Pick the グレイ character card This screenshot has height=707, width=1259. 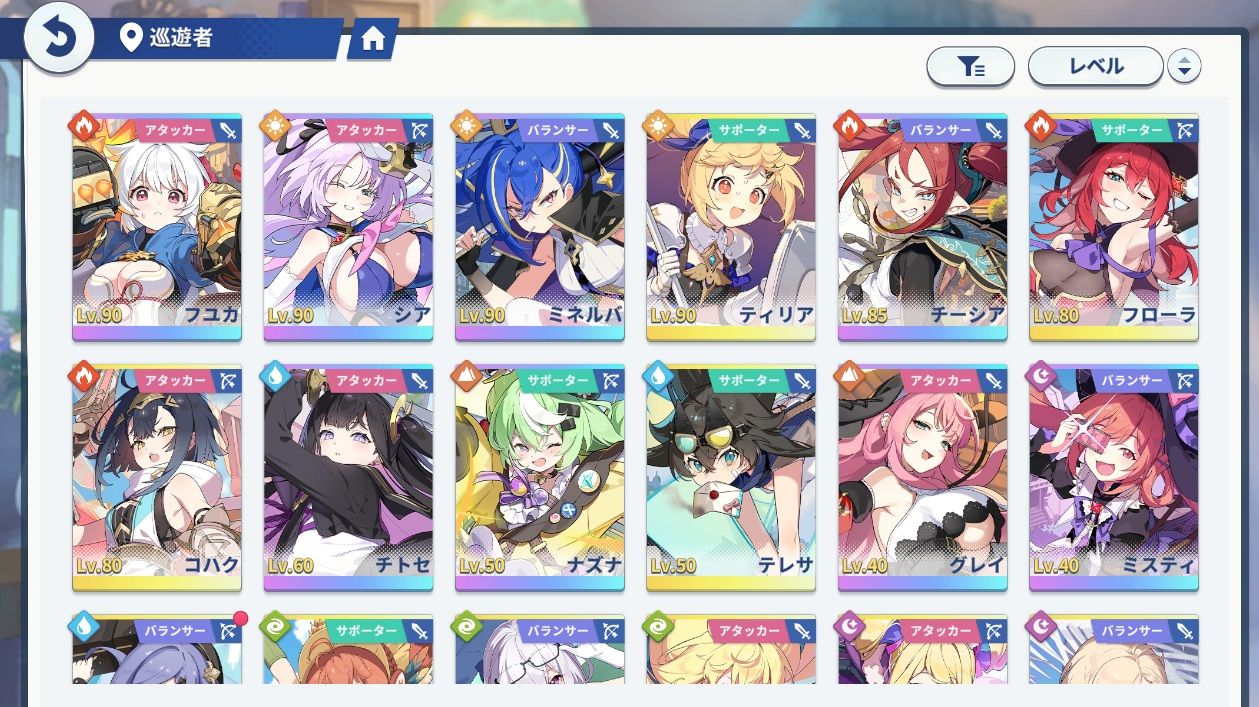pyautogui.click(x=923, y=477)
